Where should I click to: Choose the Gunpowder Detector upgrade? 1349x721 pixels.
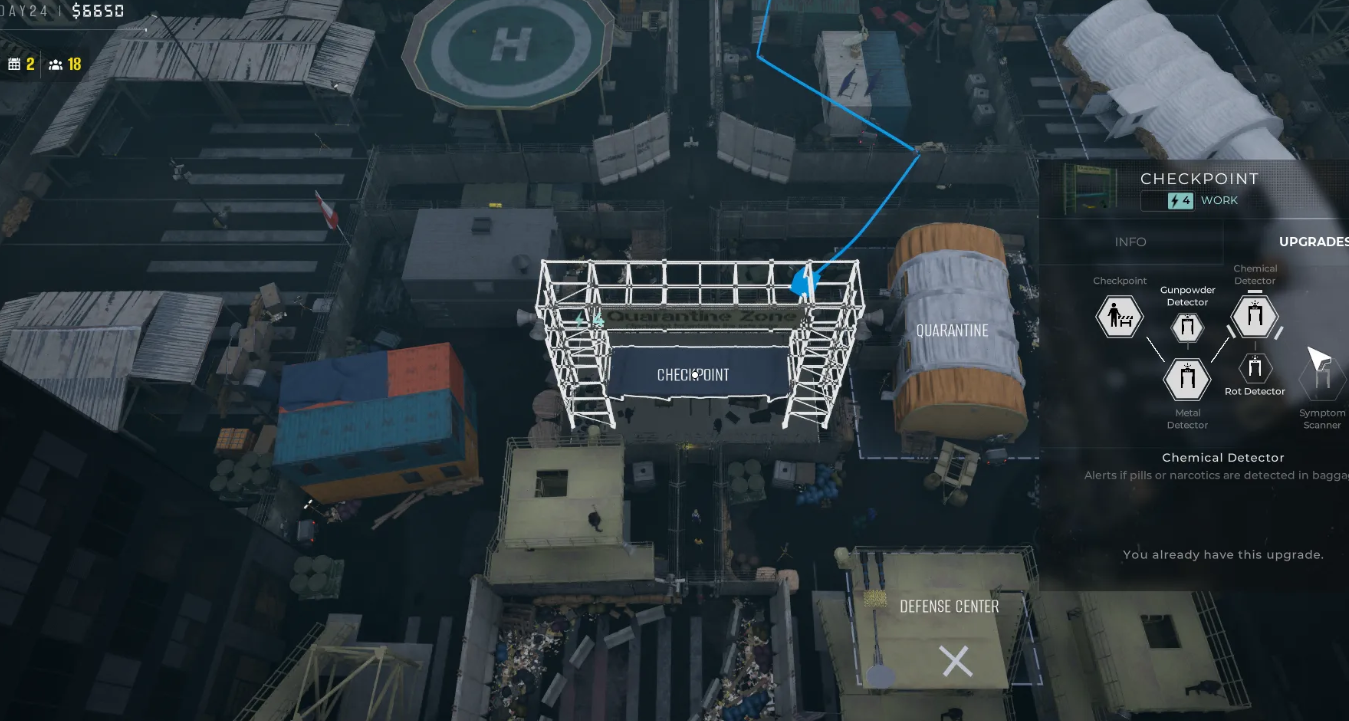(1187, 327)
